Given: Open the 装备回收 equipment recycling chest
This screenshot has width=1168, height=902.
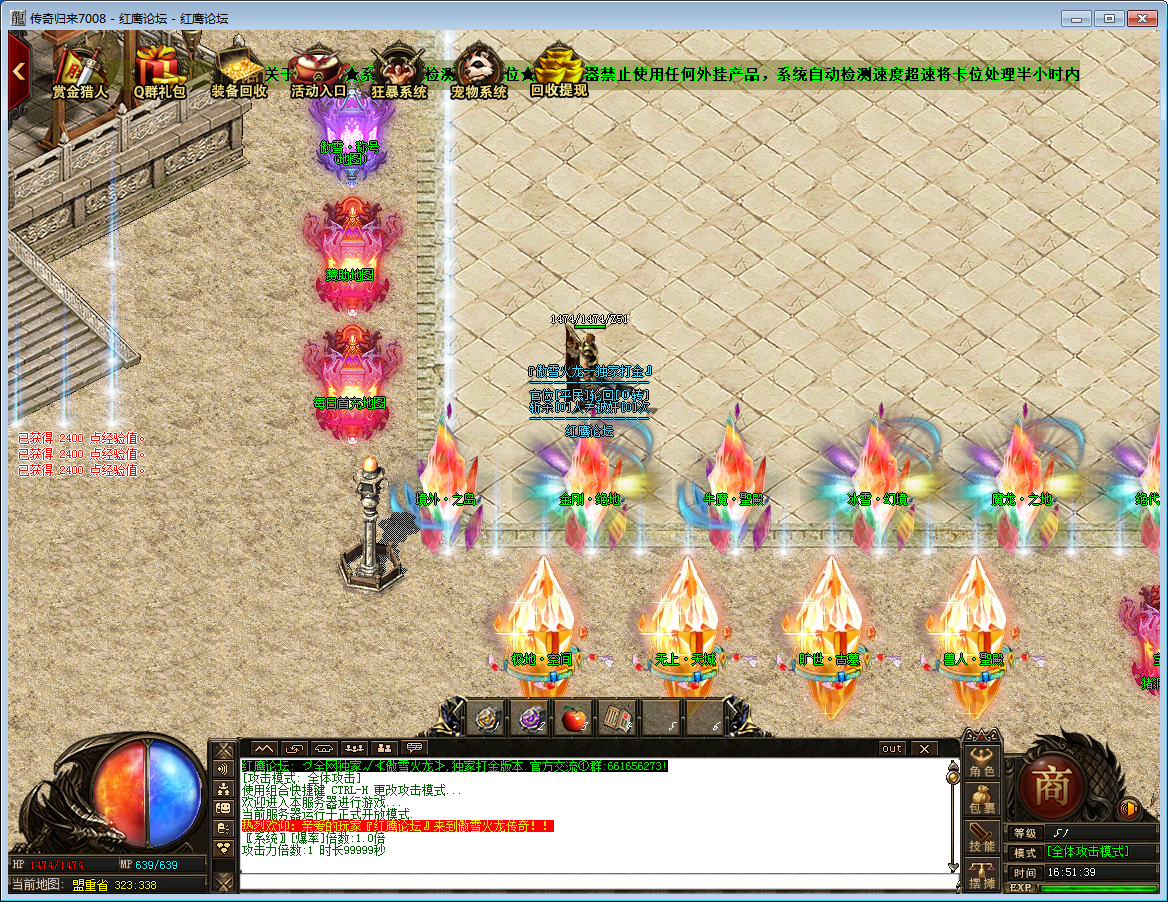Looking at the screenshot, I should click(x=239, y=70).
